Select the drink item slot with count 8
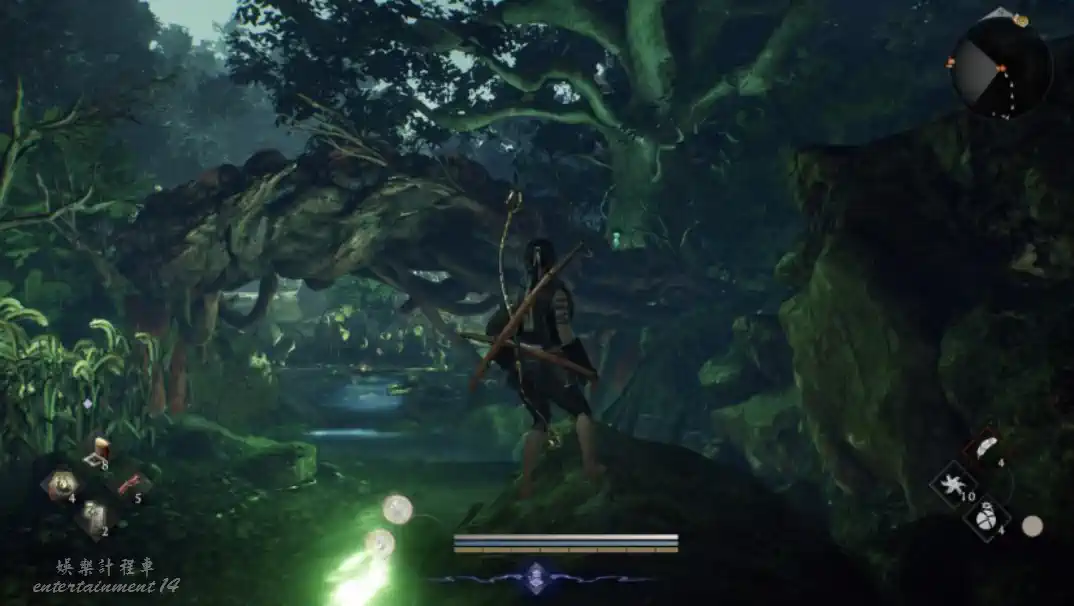Screen dimensions: 1074x606 97,453
